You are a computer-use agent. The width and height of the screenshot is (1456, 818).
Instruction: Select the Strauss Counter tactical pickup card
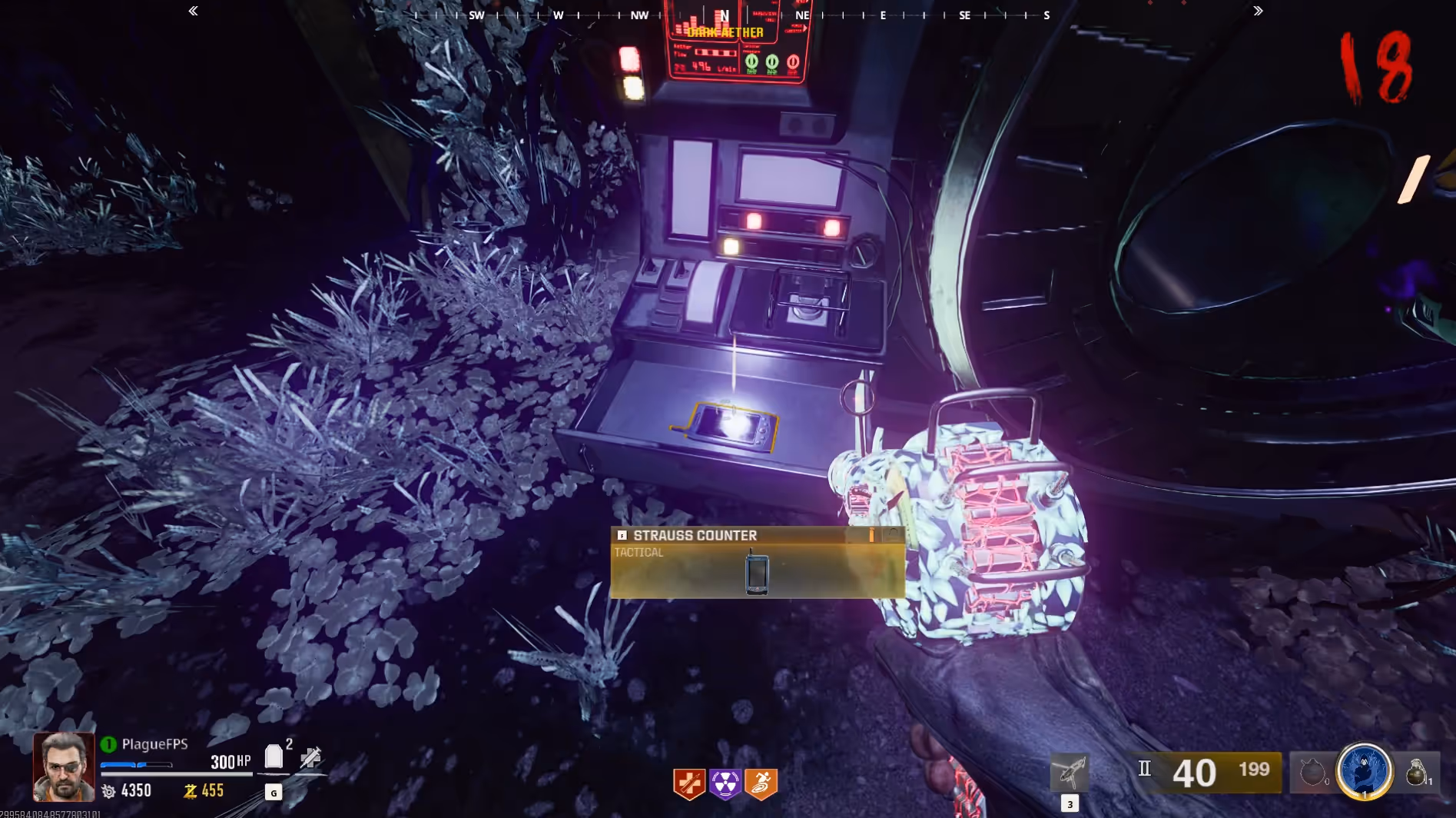pyautogui.click(x=757, y=562)
